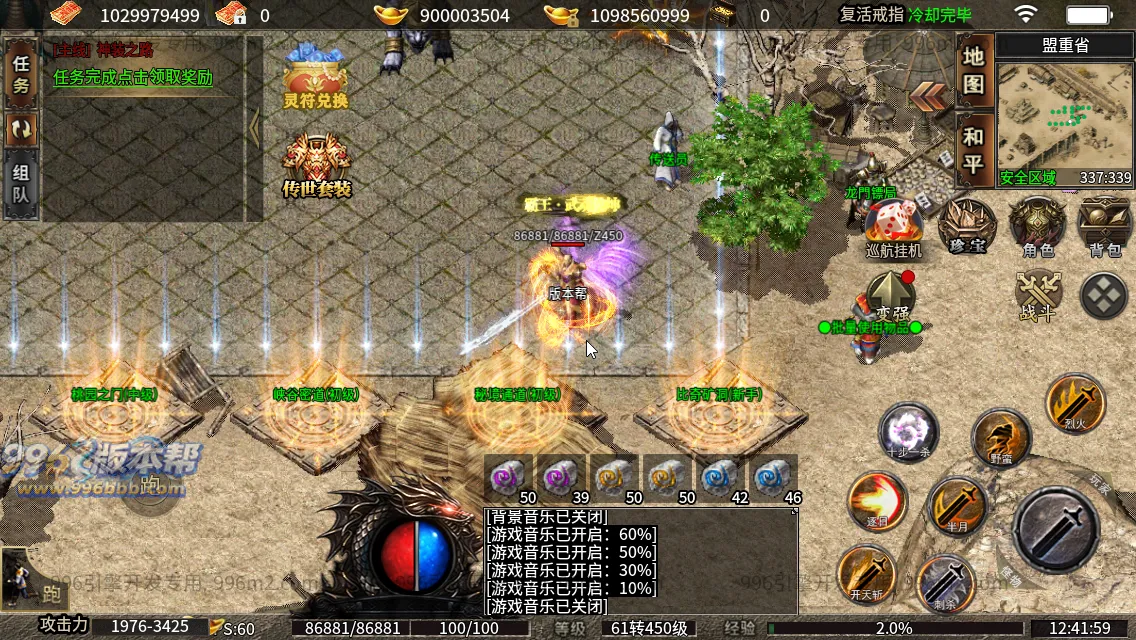Viewport: 1136px width, 640px height.
Task: Cast the 野蛮 charge skill
Action: point(1001,436)
